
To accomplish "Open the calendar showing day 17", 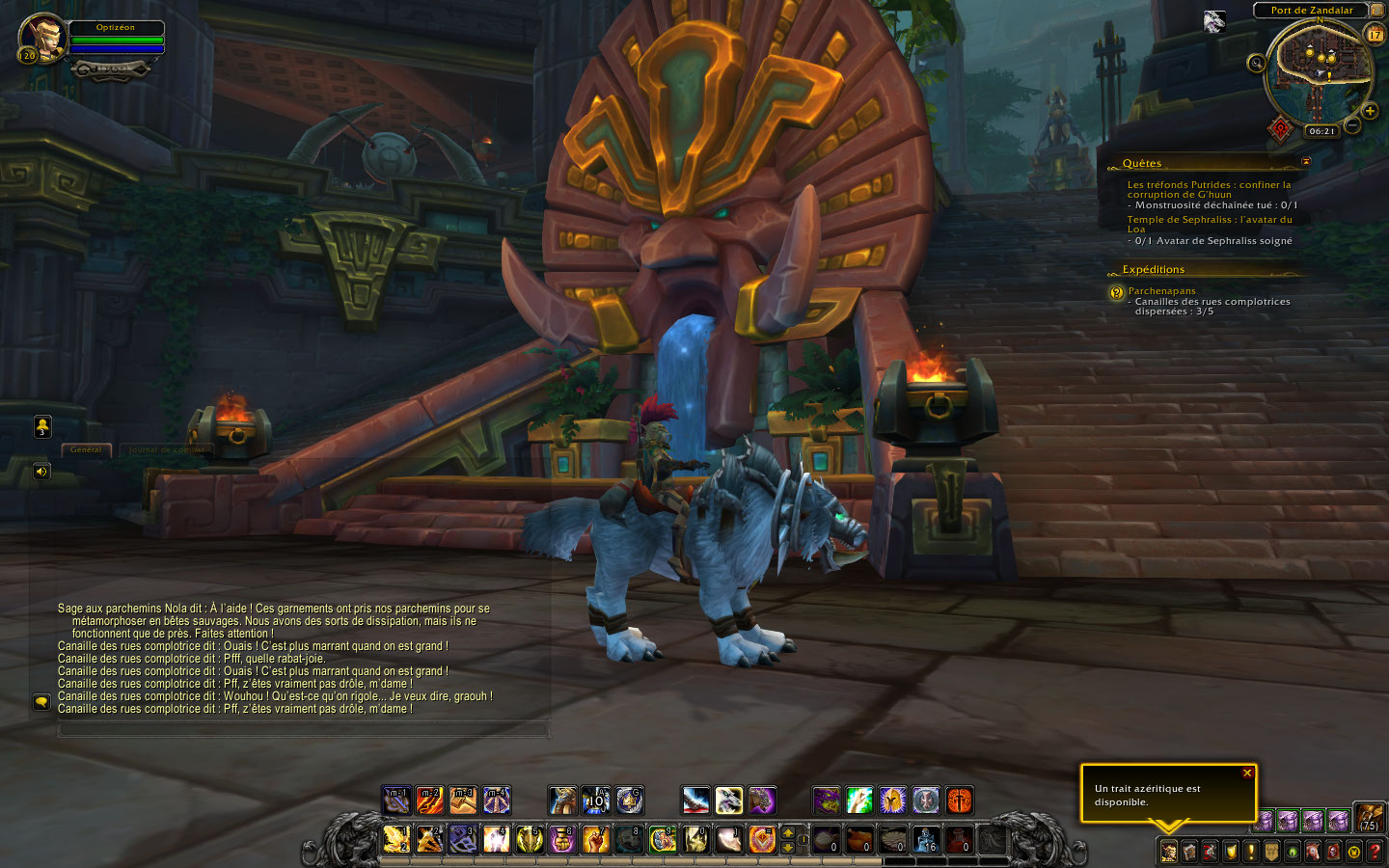I will (x=1375, y=35).
